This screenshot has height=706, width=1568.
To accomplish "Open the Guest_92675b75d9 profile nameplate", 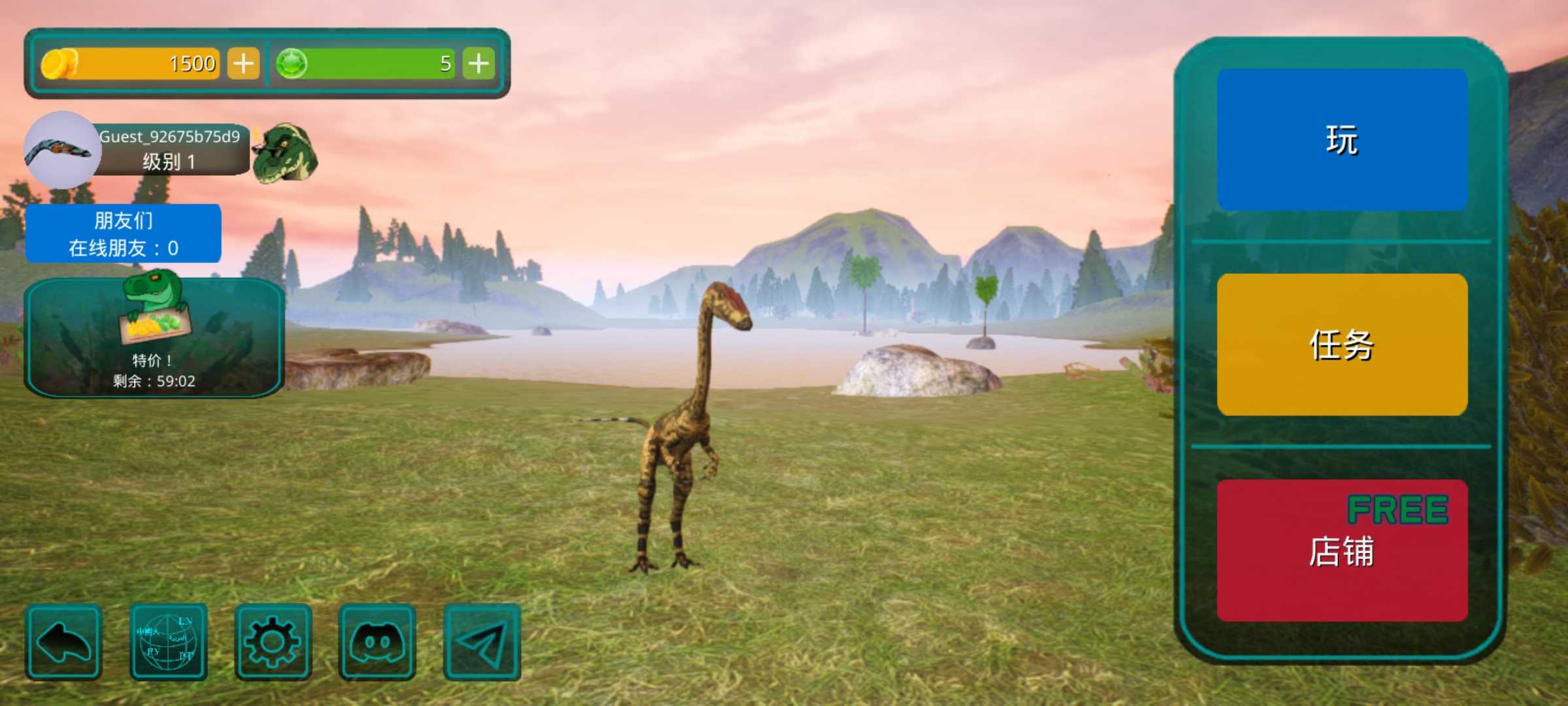I will (171, 149).
